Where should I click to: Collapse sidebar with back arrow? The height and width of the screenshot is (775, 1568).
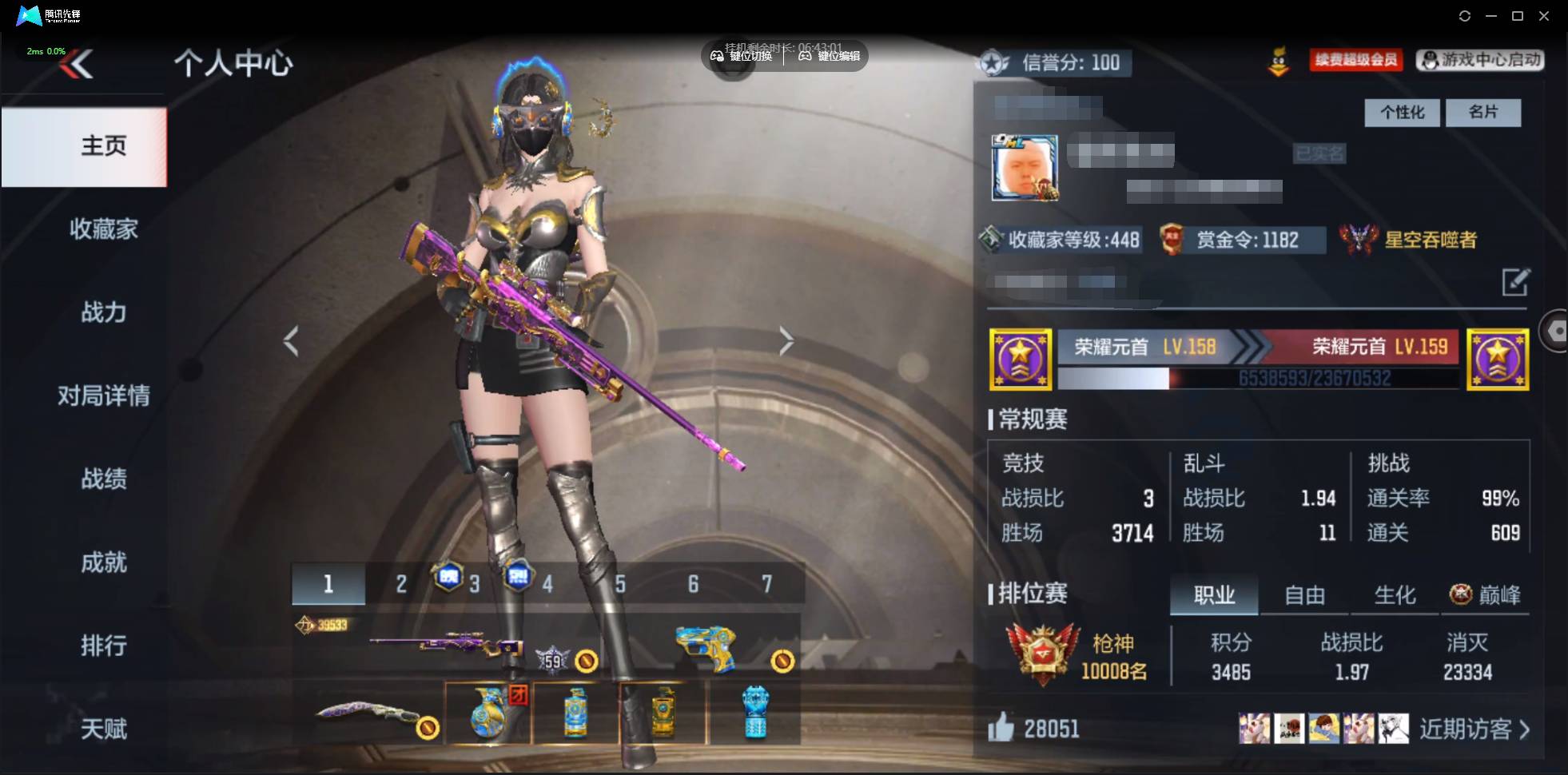click(x=76, y=64)
